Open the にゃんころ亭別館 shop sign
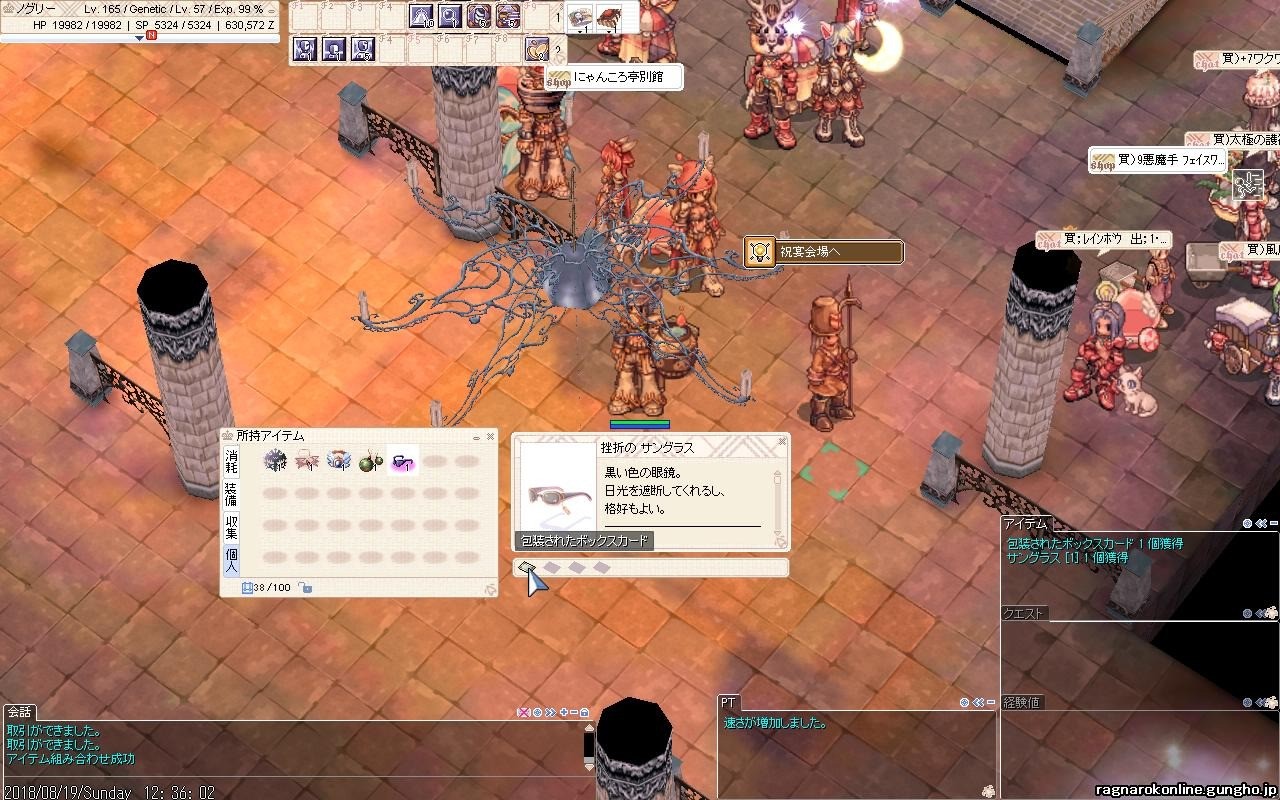 pyautogui.click(x=614, y=77)
